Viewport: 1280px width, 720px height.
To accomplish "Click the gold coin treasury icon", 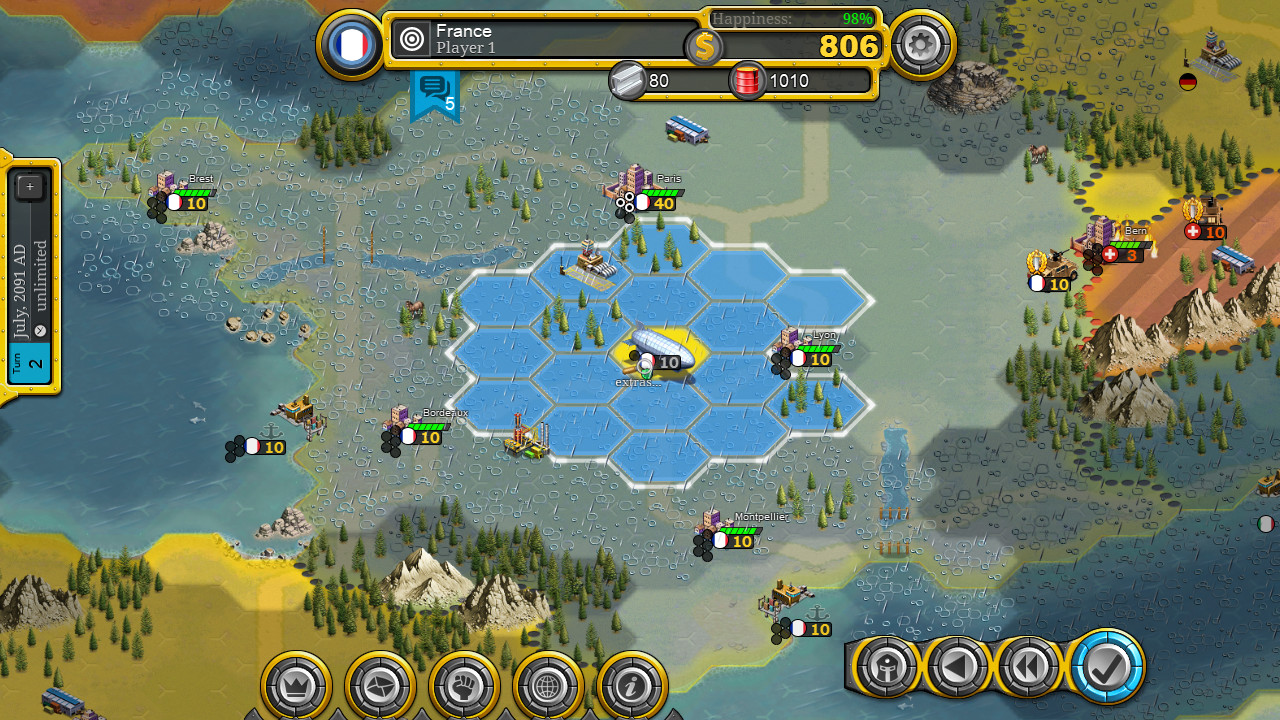I will [x=703, y=46].
